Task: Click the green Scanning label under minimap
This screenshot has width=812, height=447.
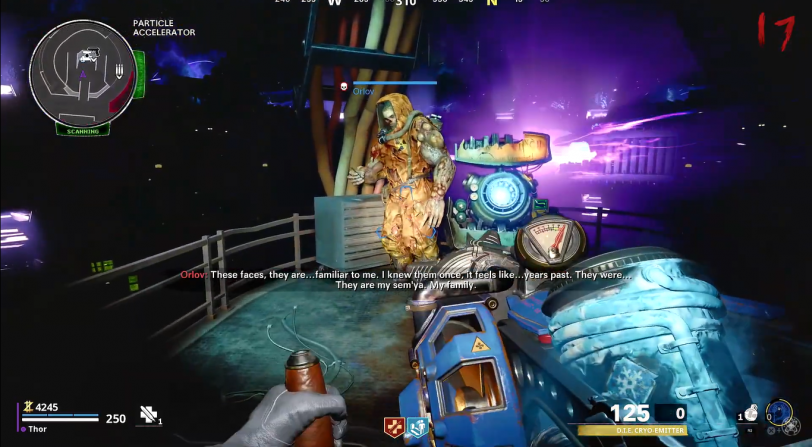Action: click(82, 130)
